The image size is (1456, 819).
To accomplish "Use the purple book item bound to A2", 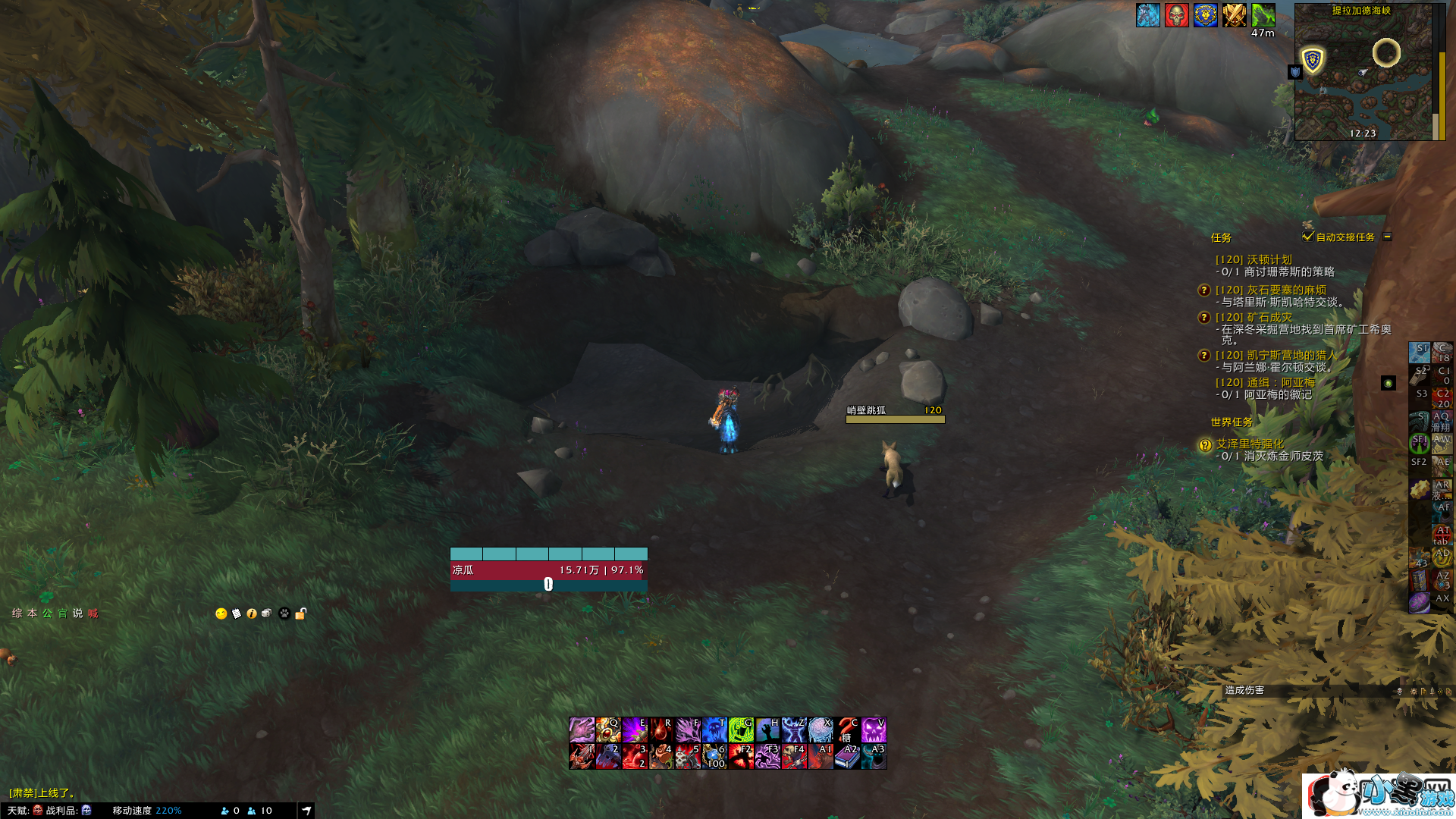I will (847, 756).
